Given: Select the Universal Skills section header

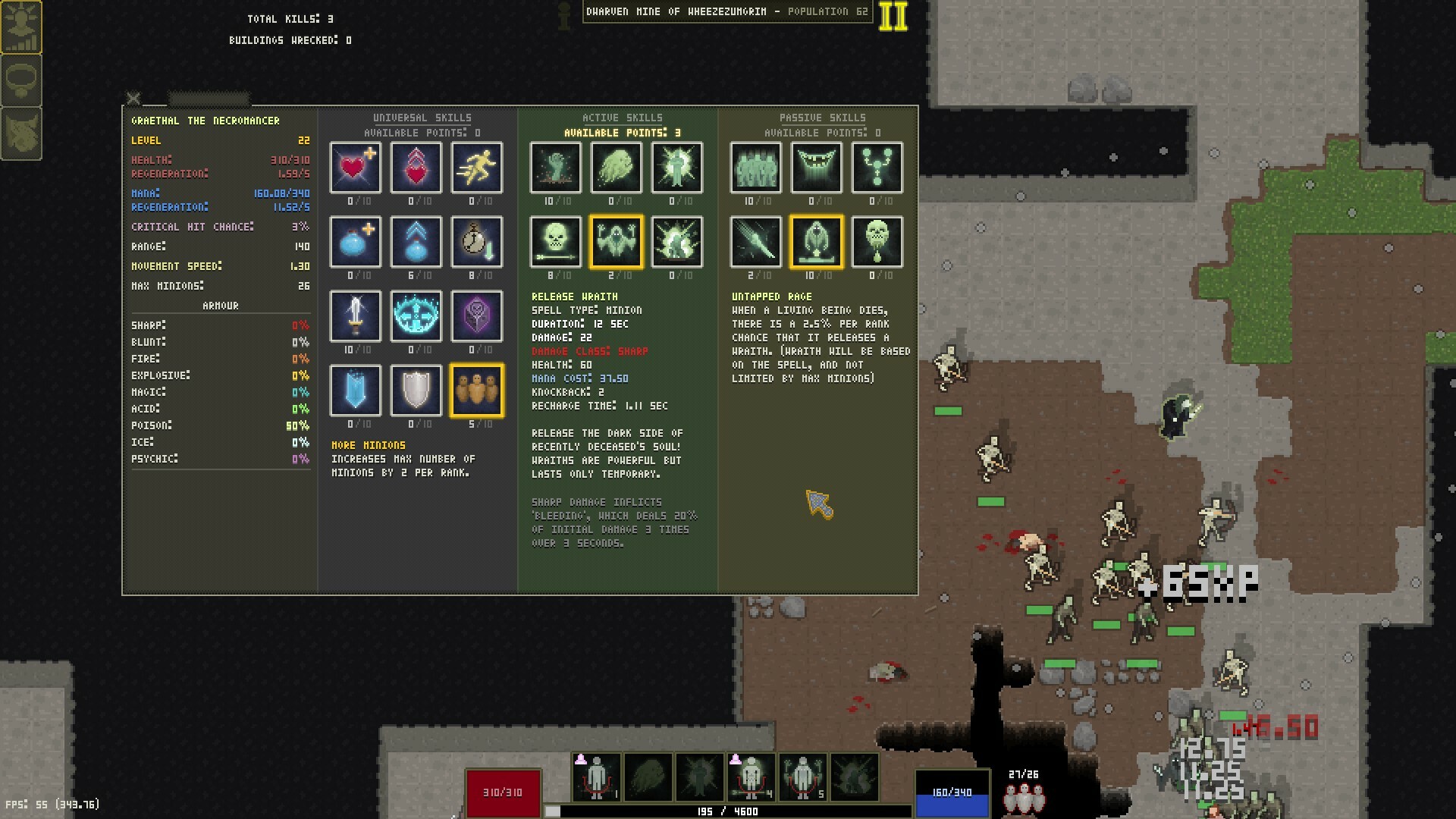Looking at the screenshot, I should pos(422,118).
